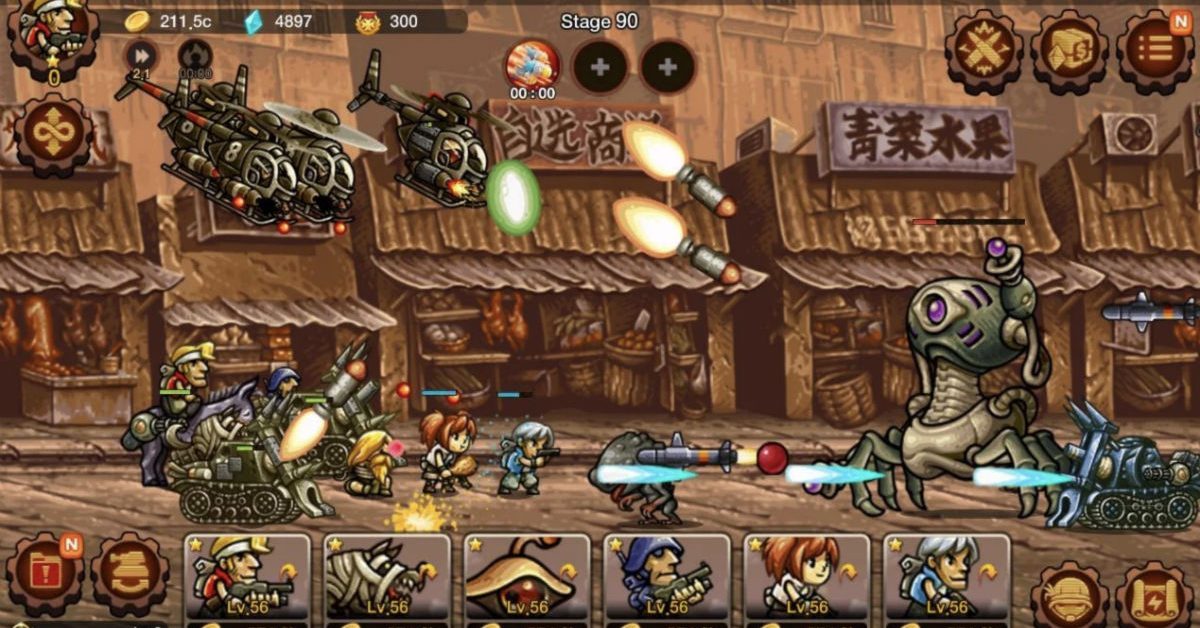Open the red notice box button
Viewport: 1200px width, 628px height.
(45, 574)
